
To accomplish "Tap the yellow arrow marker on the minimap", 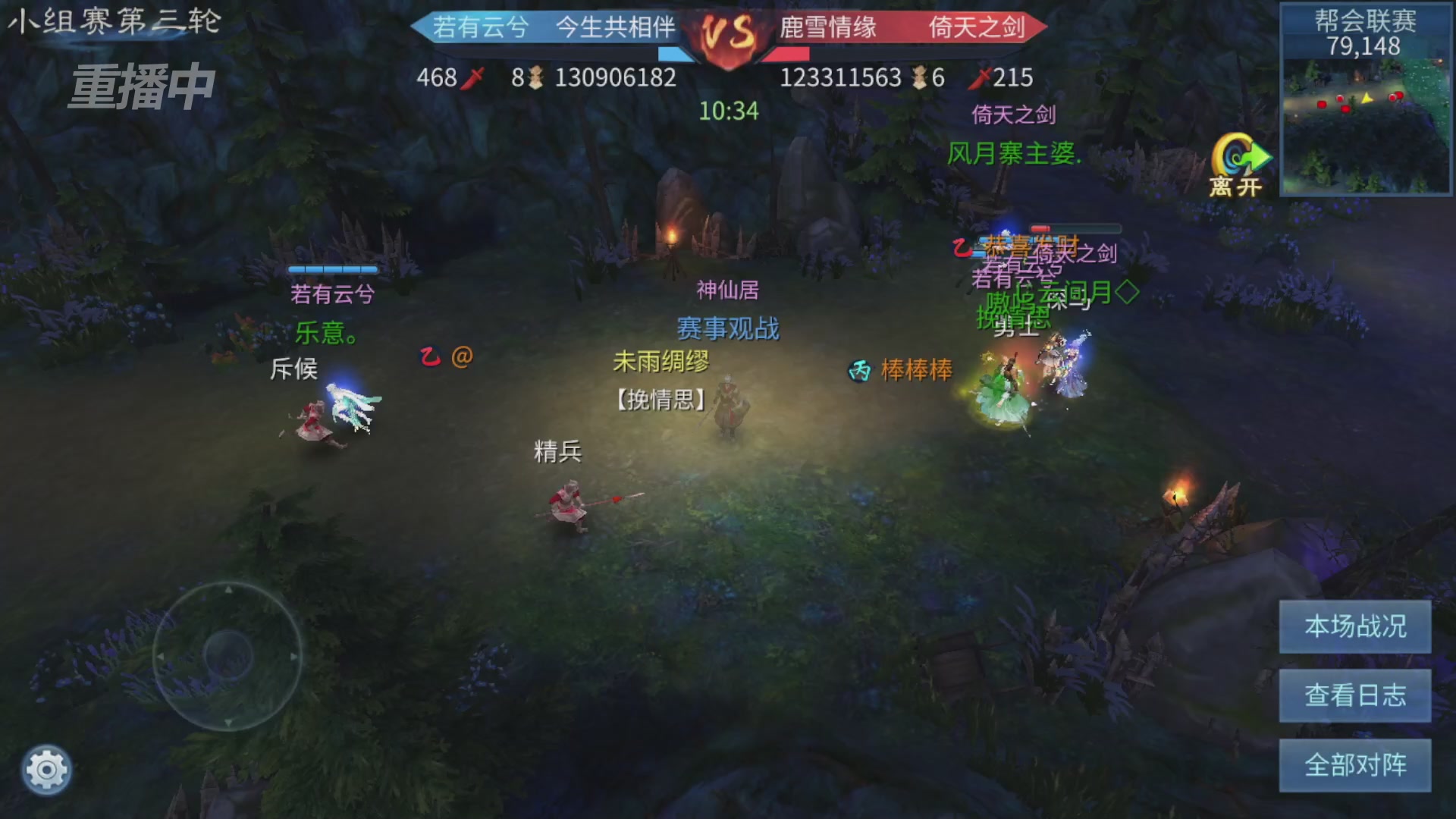I will click(x=1367, y=97).
